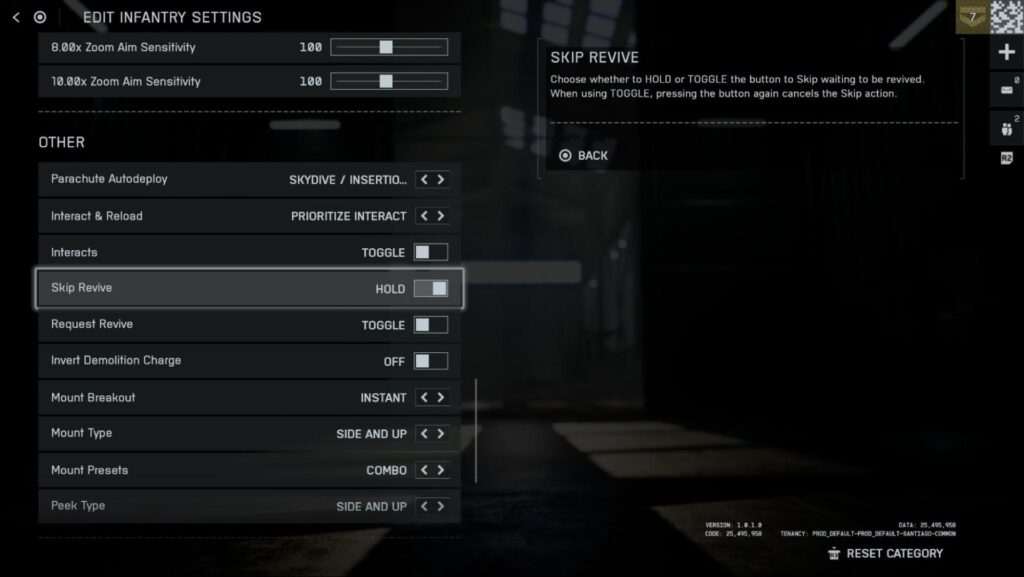This screenshot has width=1024, height=577.
Task: Adjust the 10.00x Zoom Aim Sensitivity slider
Action: click(386, 82)
